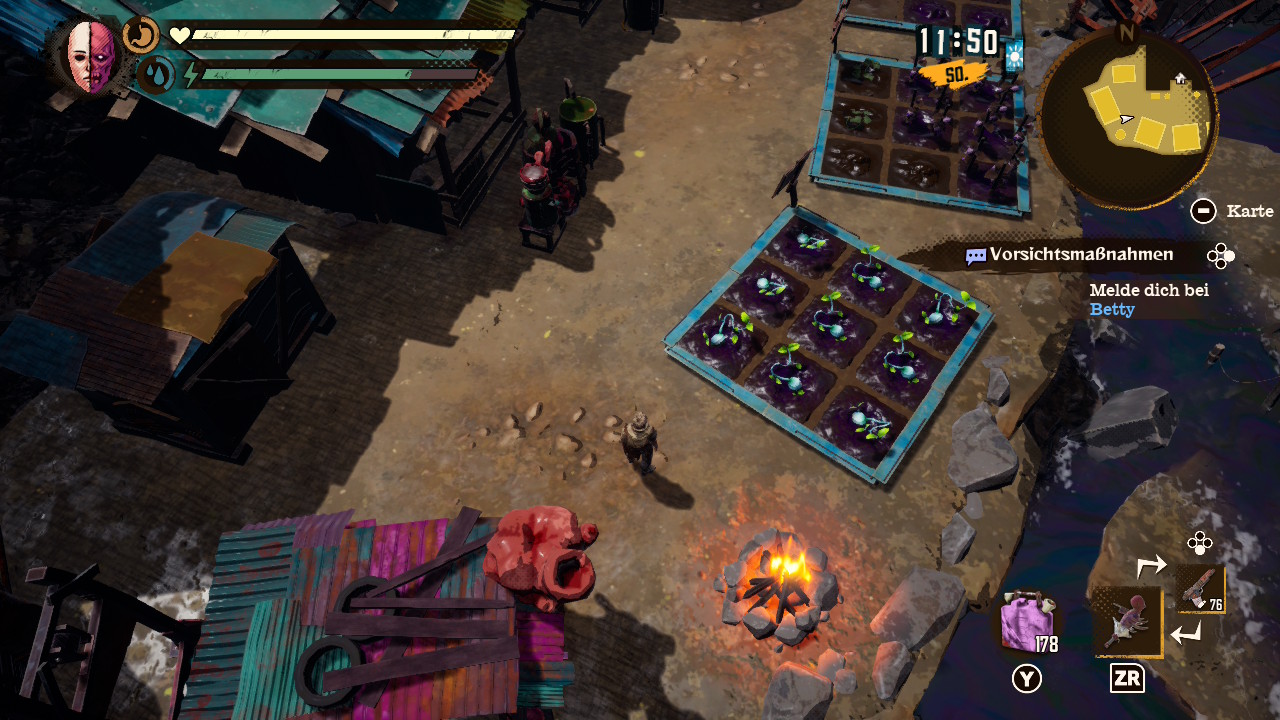The height and width of the screenshot is (720, 1280).
Task: Click the home marker on the minimap
Action: coord(1181,78)
